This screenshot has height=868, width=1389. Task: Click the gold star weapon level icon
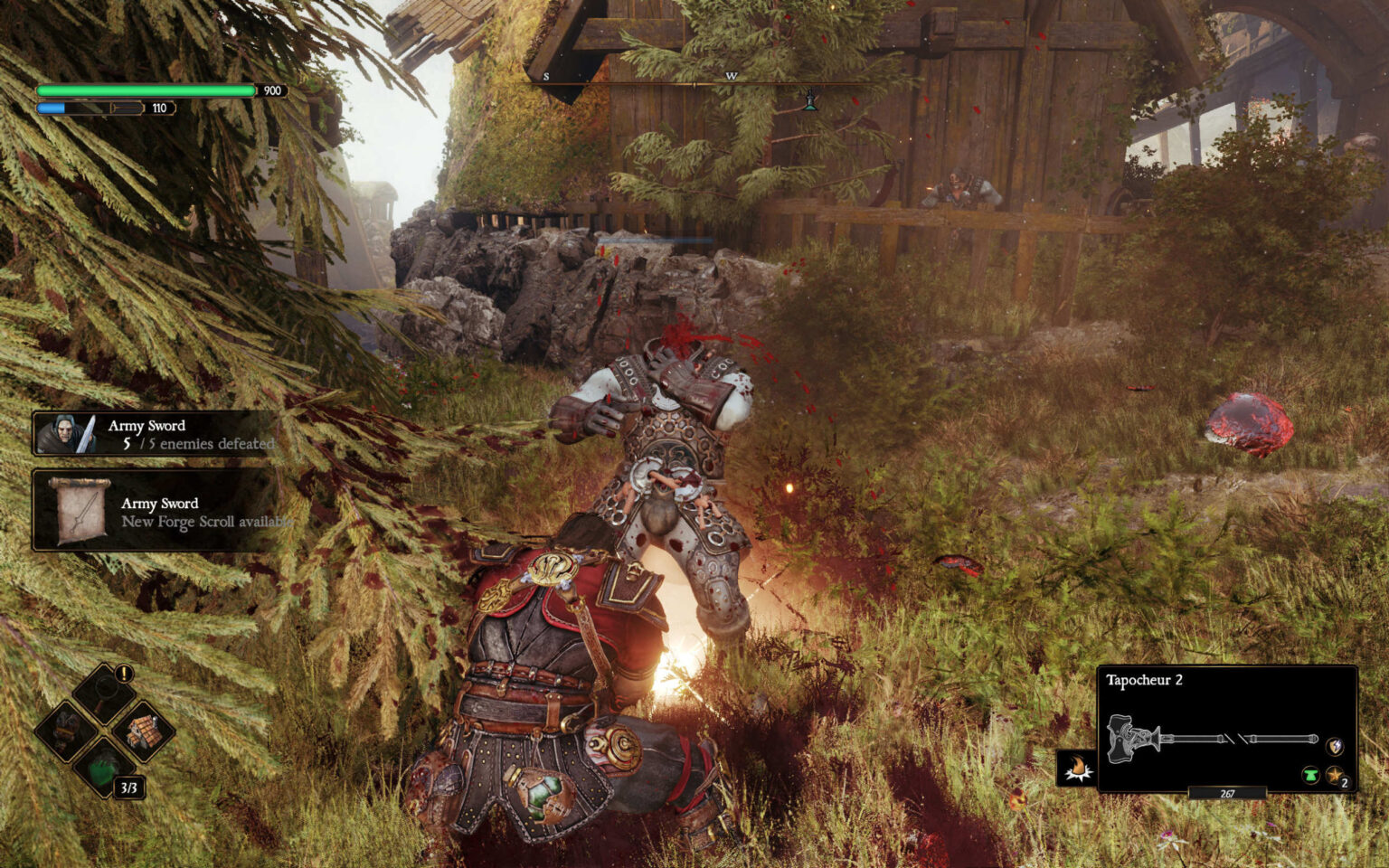[1335, 775]
